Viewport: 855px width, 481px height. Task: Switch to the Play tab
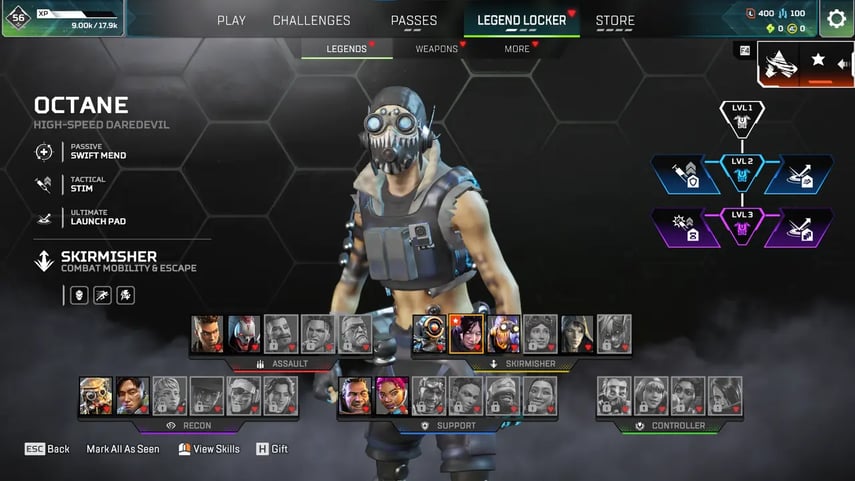[231, 20]
